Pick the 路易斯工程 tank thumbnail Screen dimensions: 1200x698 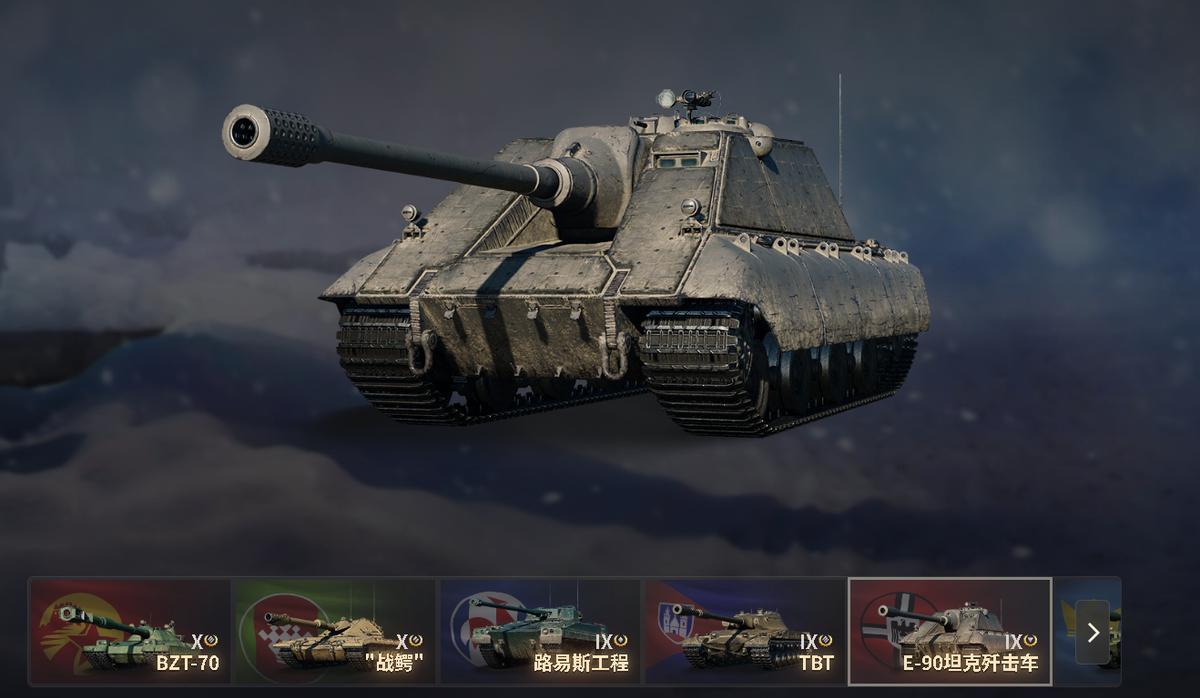coord(540,631)
